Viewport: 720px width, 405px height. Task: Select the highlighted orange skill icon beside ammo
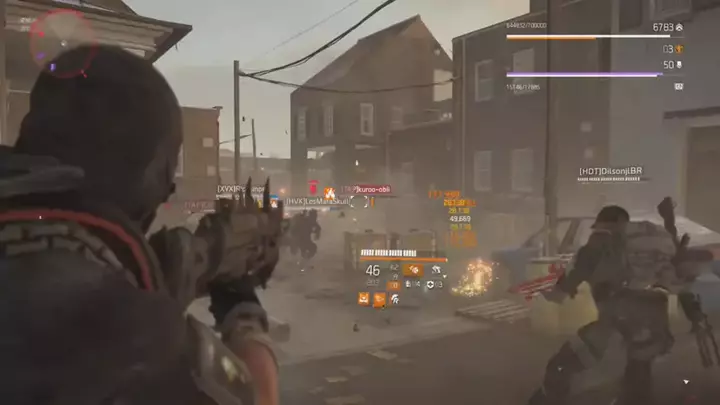[412, 270]
